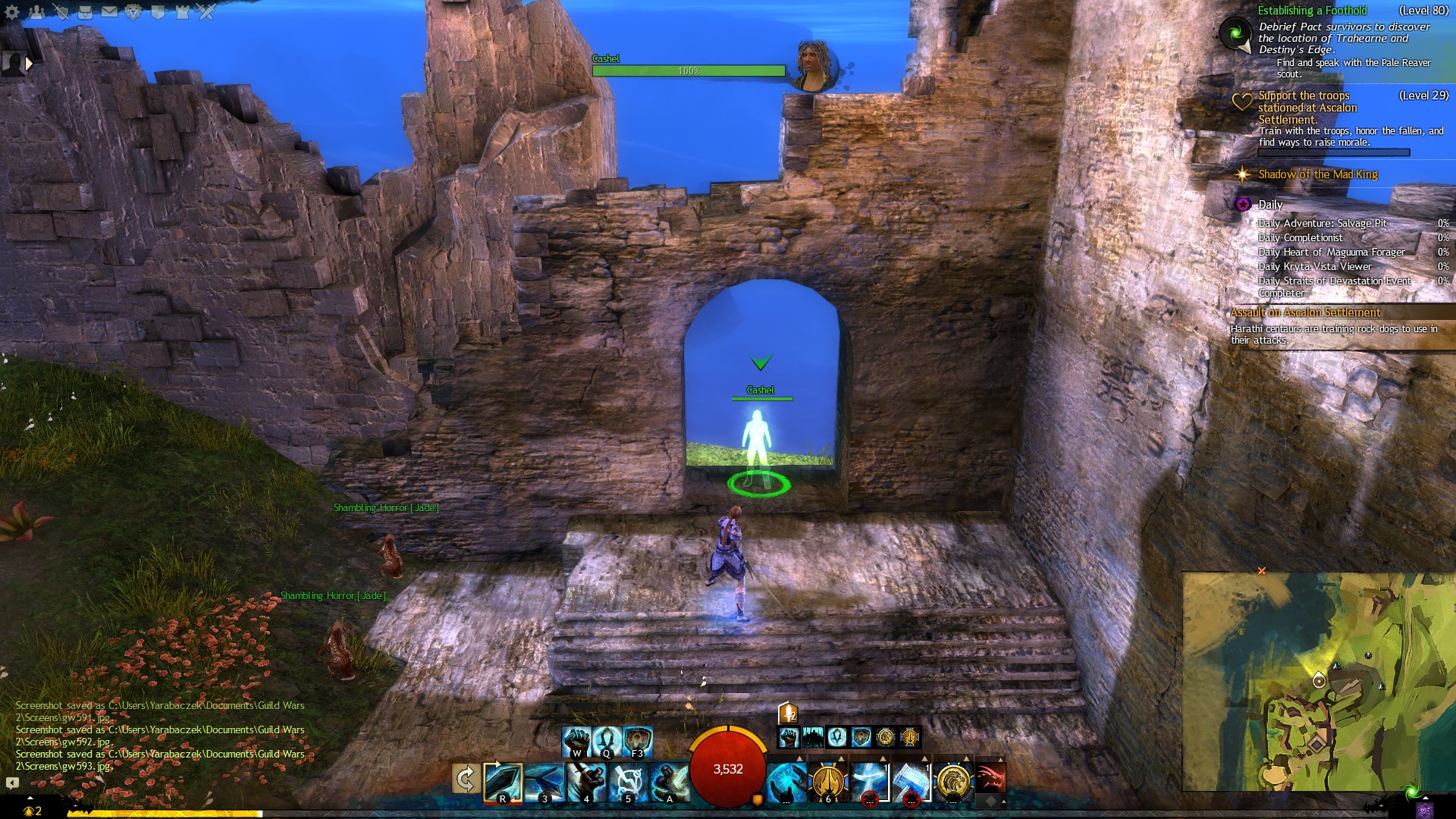Select the Assault on Ascalon Settlement event

coord(1305,312)
